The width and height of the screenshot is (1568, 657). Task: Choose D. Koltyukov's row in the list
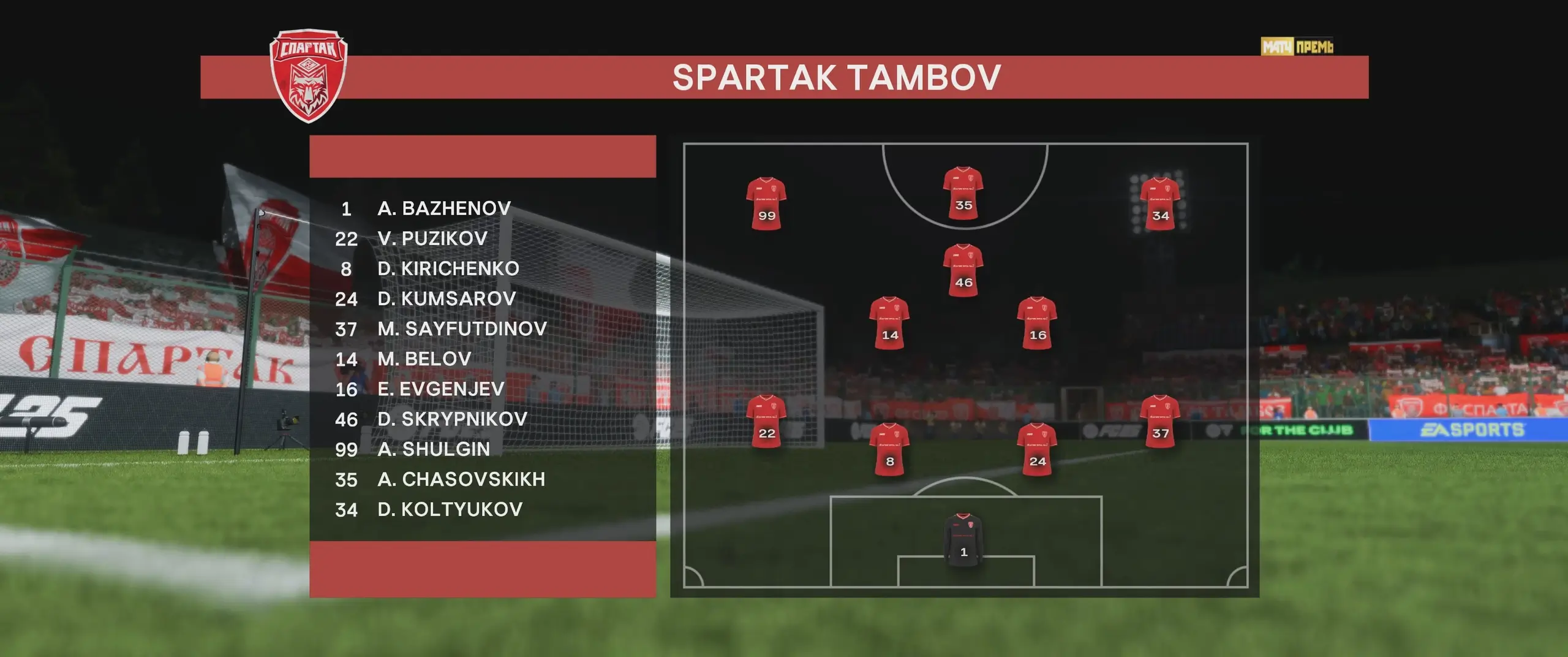click(450, 509)
